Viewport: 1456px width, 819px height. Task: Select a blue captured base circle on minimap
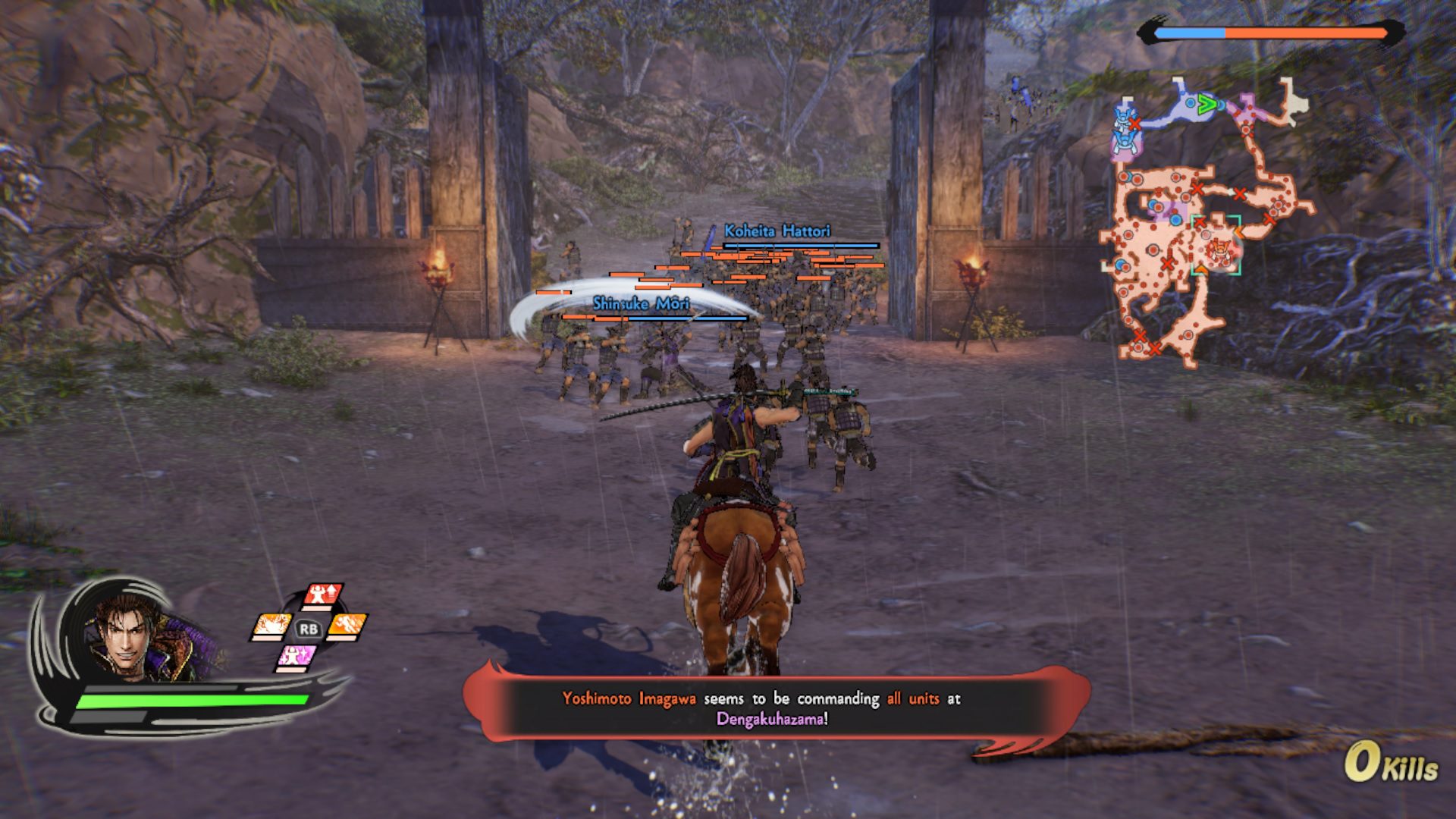click(1175, 218)
